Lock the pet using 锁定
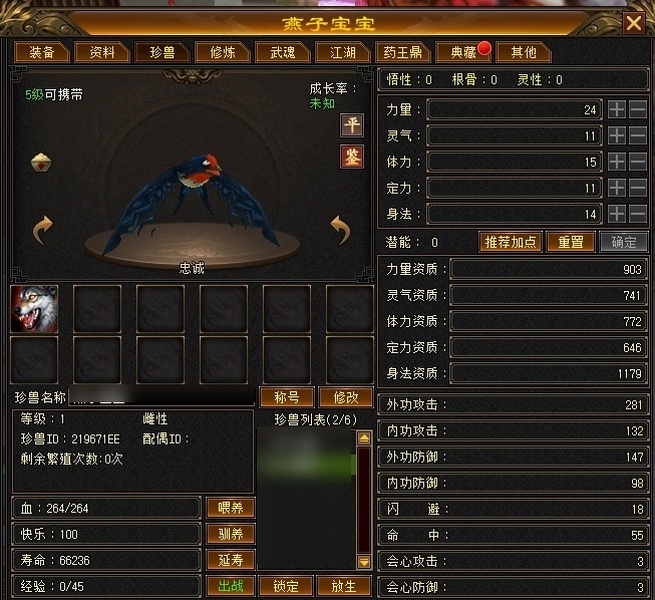The width and height of the screenshot is (655, 600). [286, 586]
